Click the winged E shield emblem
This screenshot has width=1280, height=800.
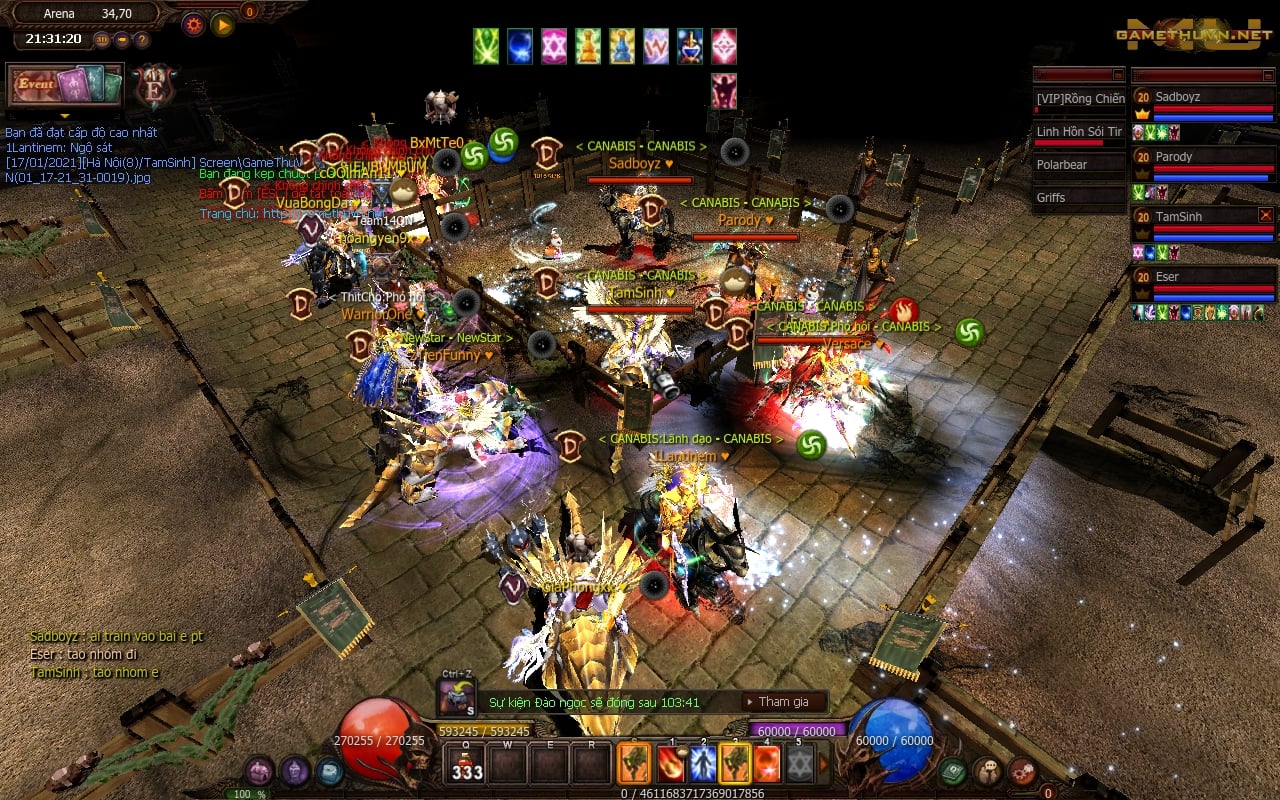[154, 86]
